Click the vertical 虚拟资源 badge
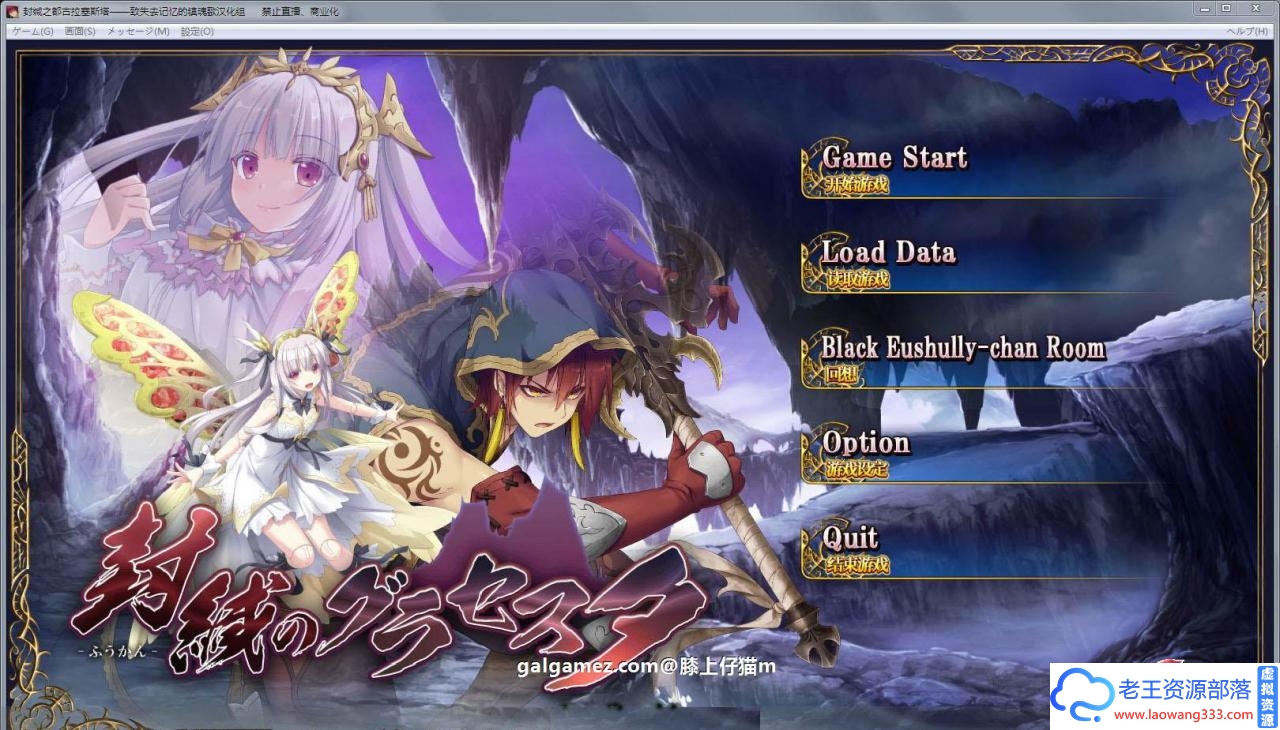 pyautogui.click(x=1266, y=694)
